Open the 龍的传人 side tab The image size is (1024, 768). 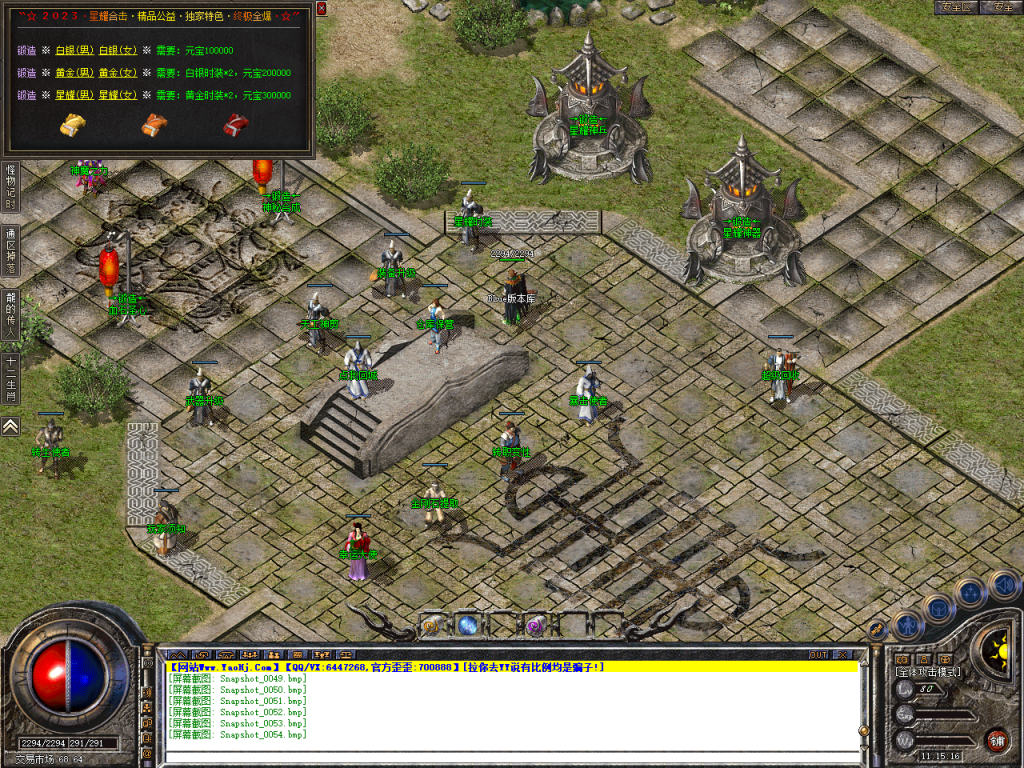[x=10, y=316]
